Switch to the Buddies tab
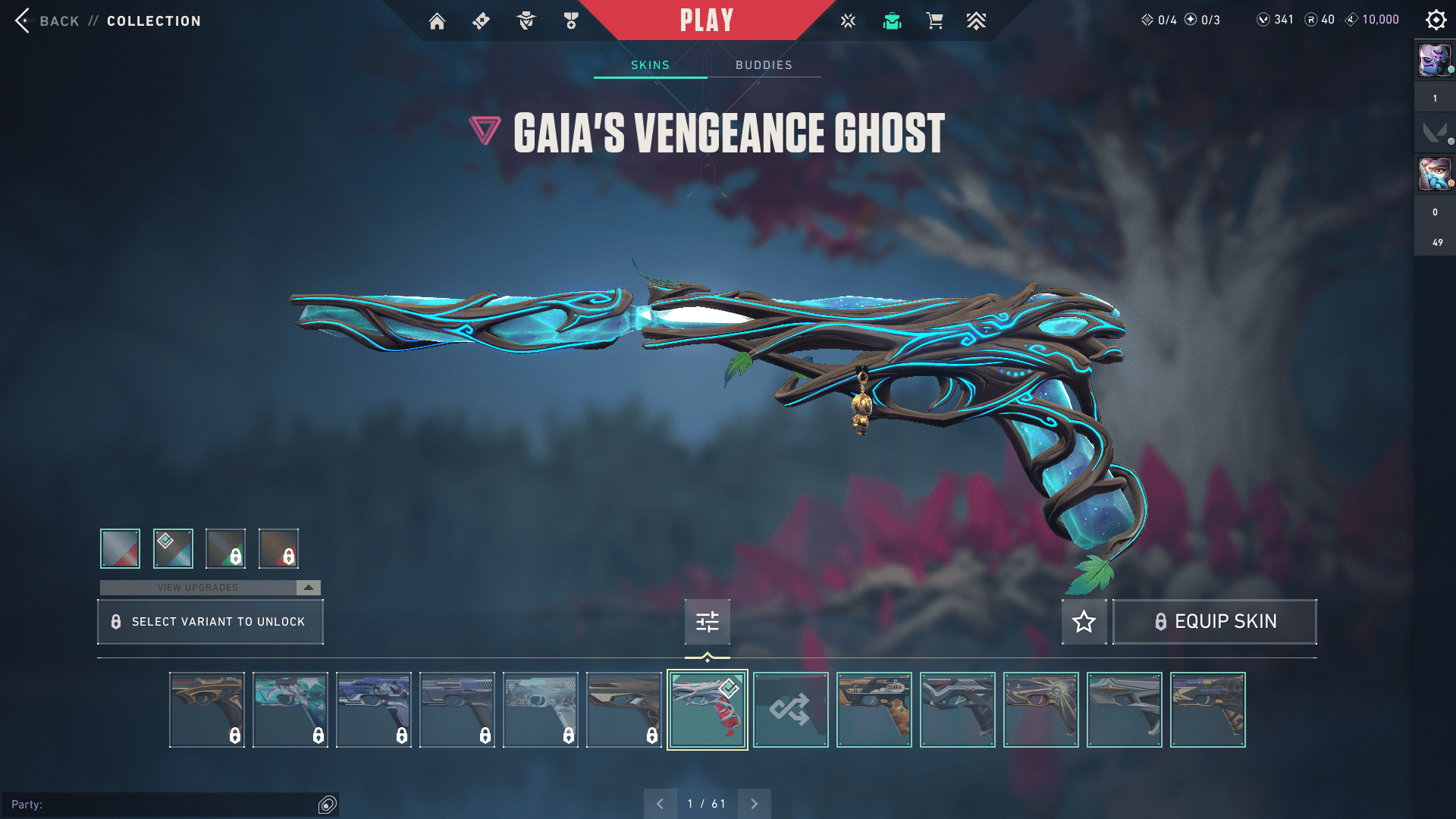This screenshot has height=819, width=1456. coord(764,65)
